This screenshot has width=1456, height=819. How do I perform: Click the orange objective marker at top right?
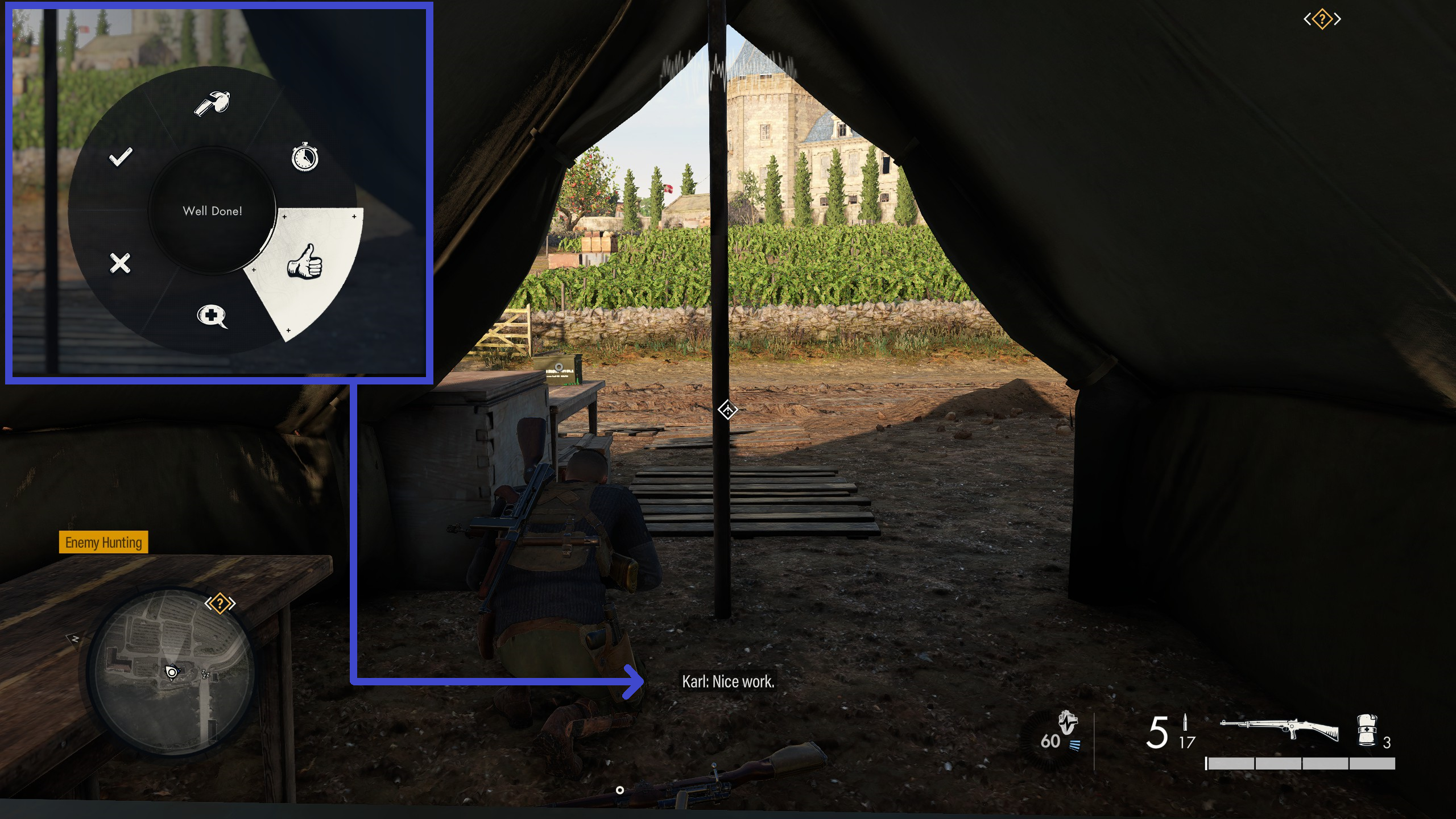click(x=1322, y=20)
